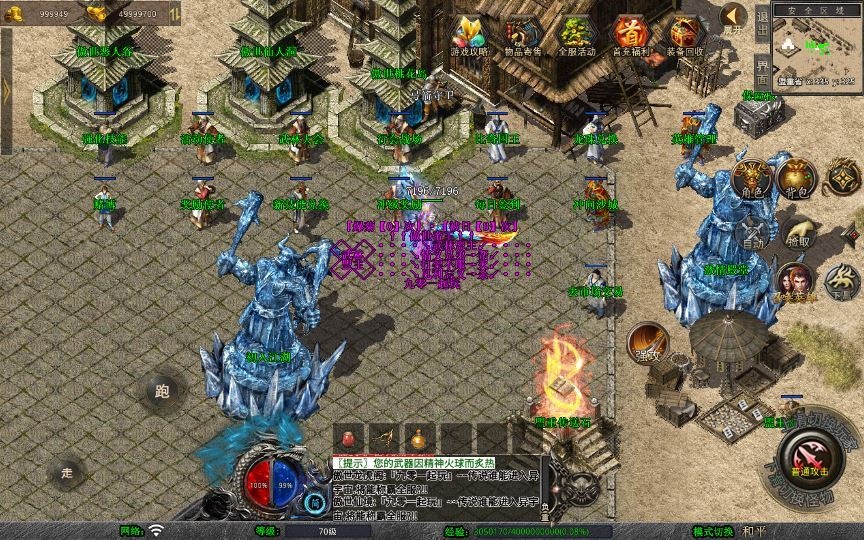Open the 物品寄售 consignment shop
The width and height of the screenshot is (864, 540).
(x=522, y=34)
